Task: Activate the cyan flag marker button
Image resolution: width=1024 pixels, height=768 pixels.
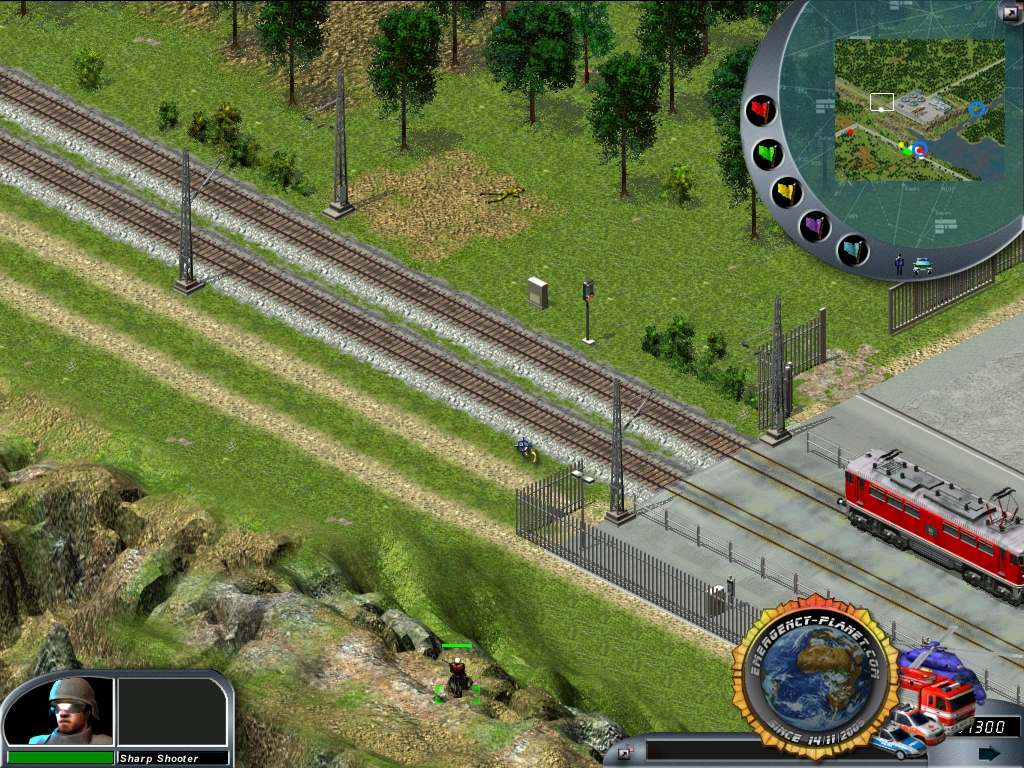Action: point(853,249)
